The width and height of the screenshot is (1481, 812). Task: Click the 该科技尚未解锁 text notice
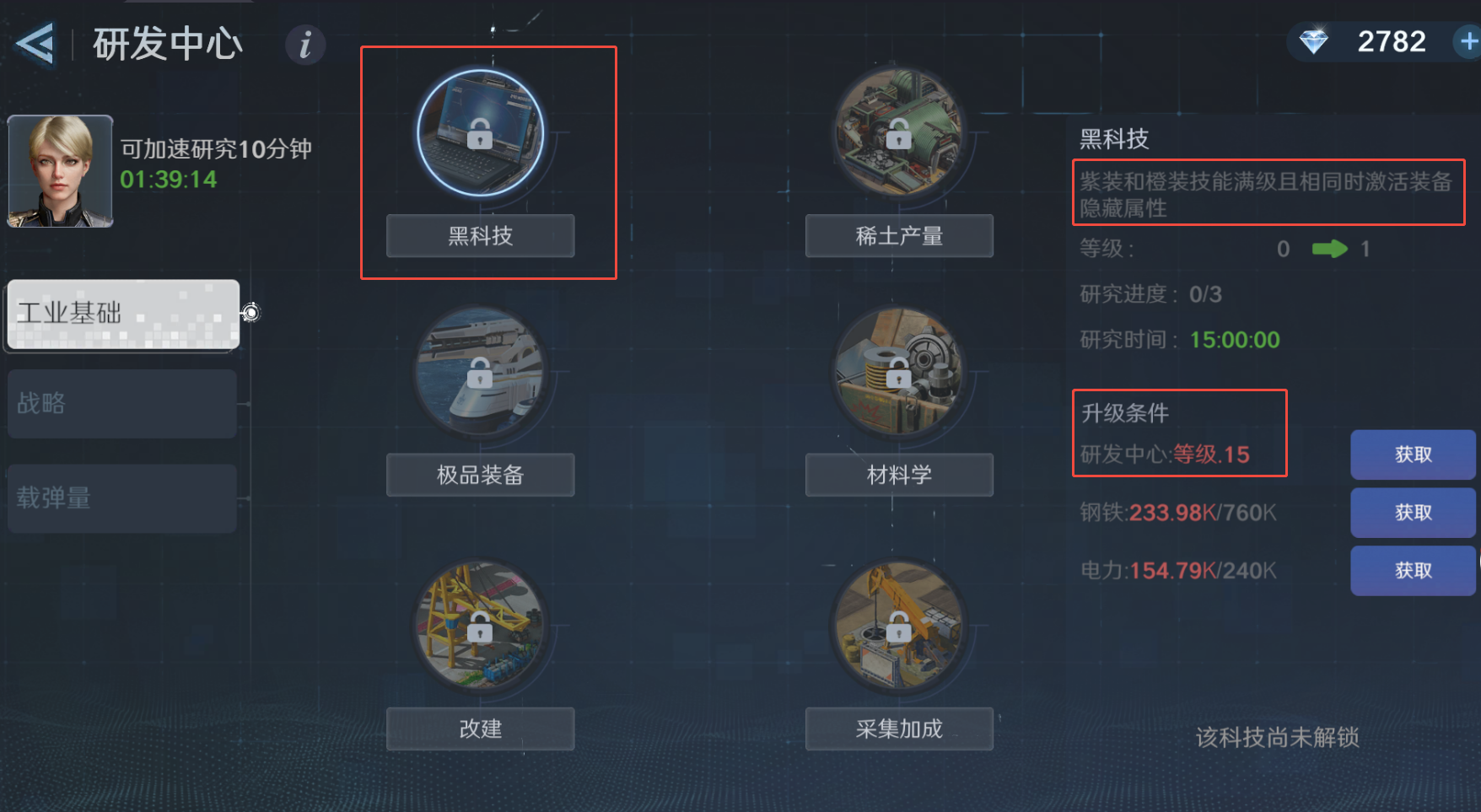[1278, 737]
